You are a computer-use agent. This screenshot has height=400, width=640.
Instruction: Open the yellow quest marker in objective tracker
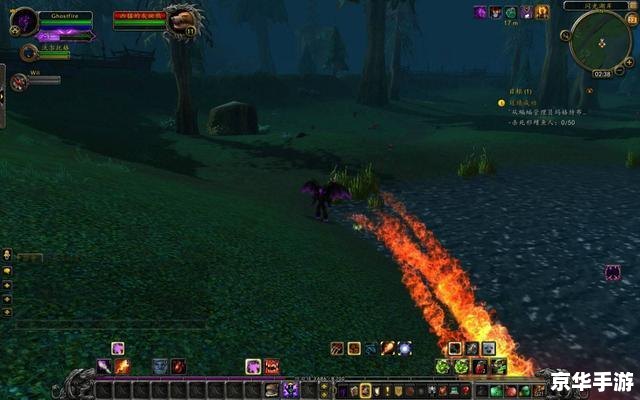pyautogui.click(x=502, y=102)
